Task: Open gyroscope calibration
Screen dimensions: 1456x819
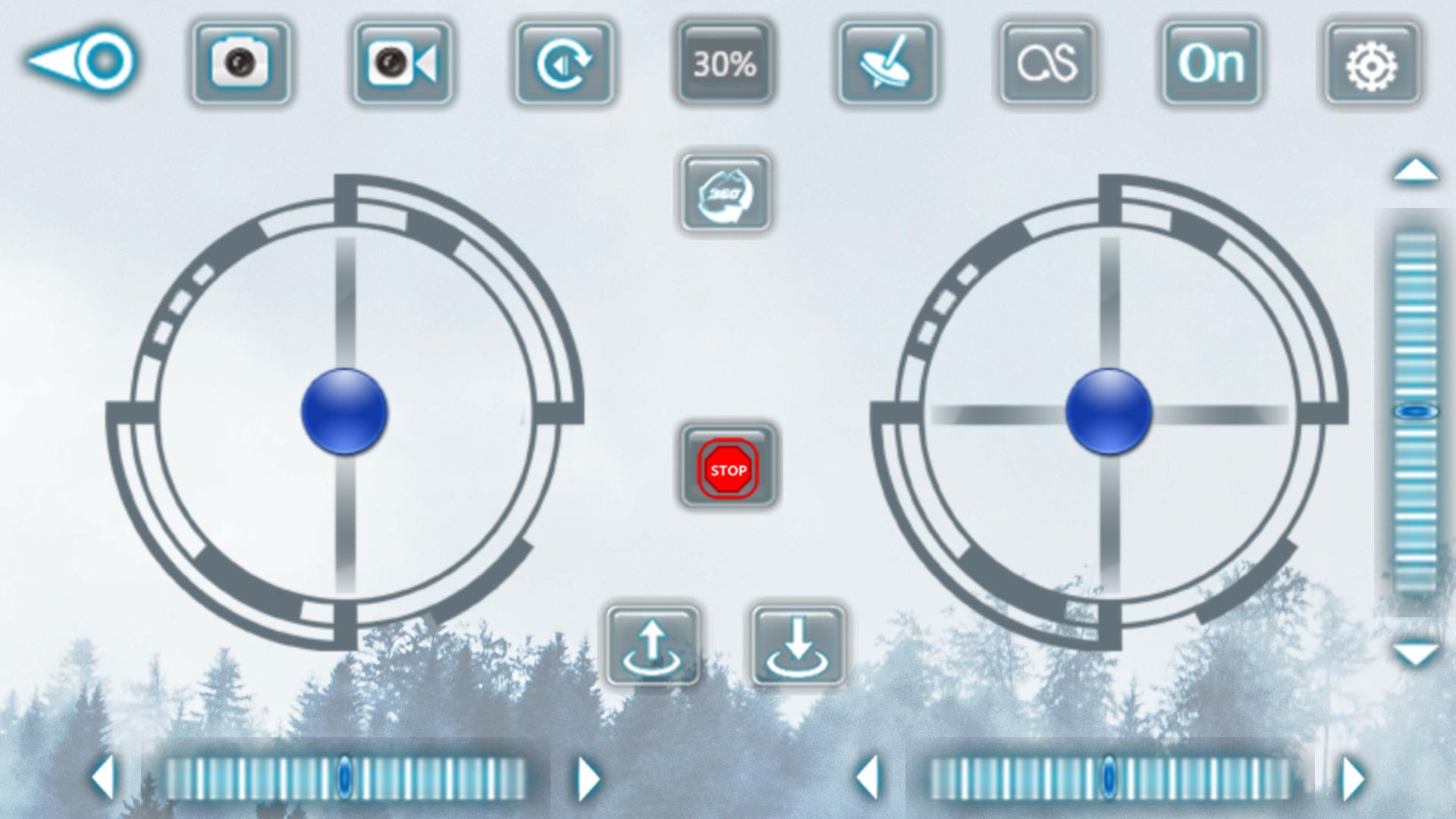Action: point(887,64)
